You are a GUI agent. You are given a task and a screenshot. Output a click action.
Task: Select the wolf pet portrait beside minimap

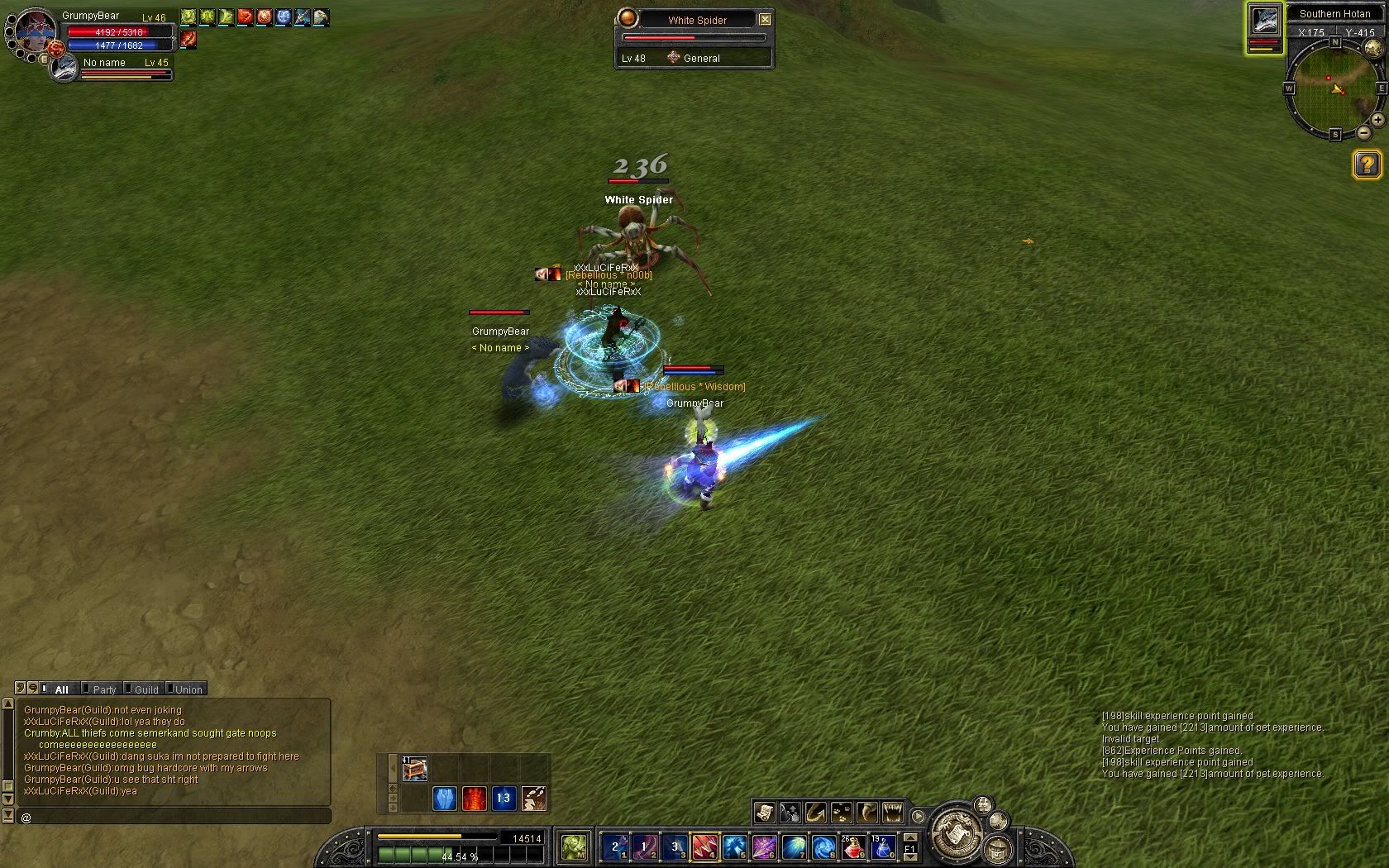(1264, 21)
